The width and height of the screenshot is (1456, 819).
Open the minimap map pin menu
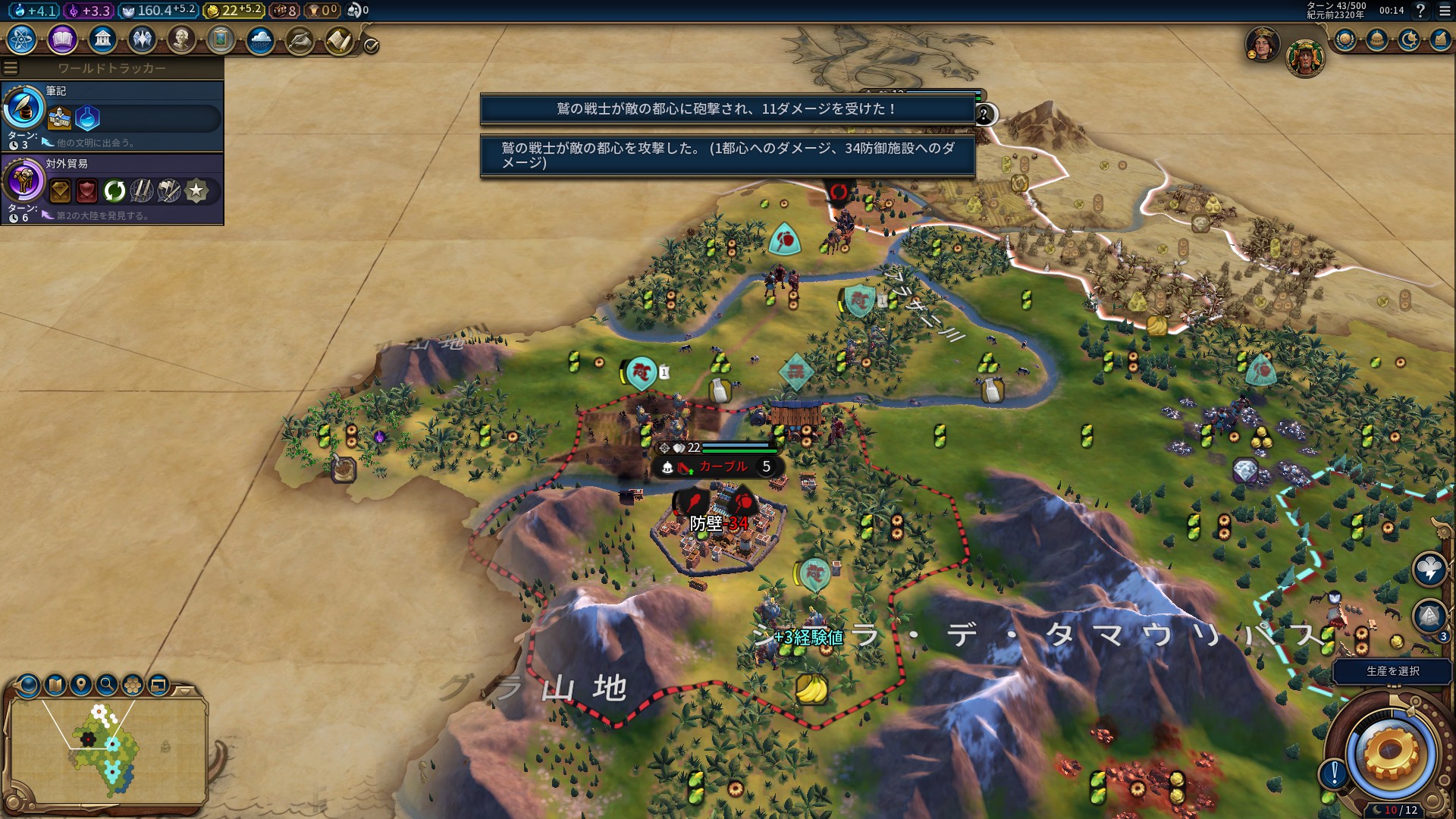point(81,686)
